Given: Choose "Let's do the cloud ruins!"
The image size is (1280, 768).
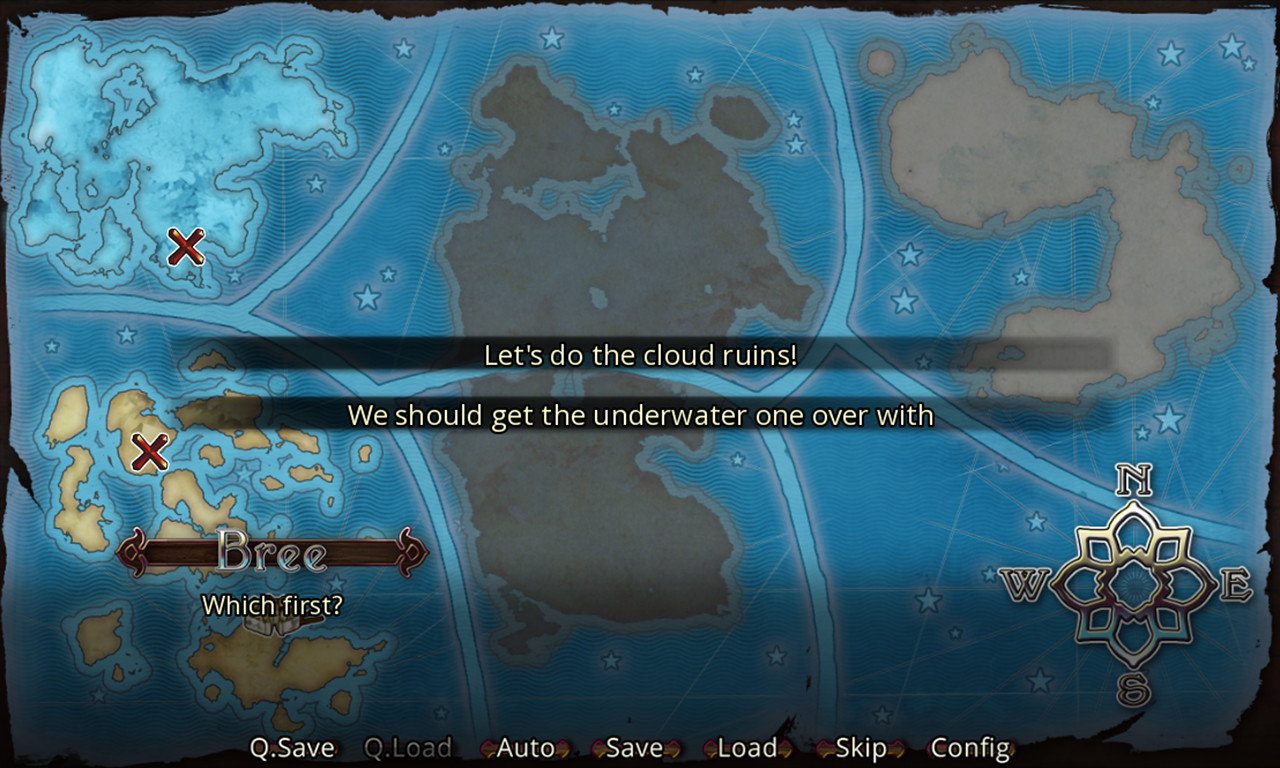Looking at the screenshot, I should [x=640, y=355].
